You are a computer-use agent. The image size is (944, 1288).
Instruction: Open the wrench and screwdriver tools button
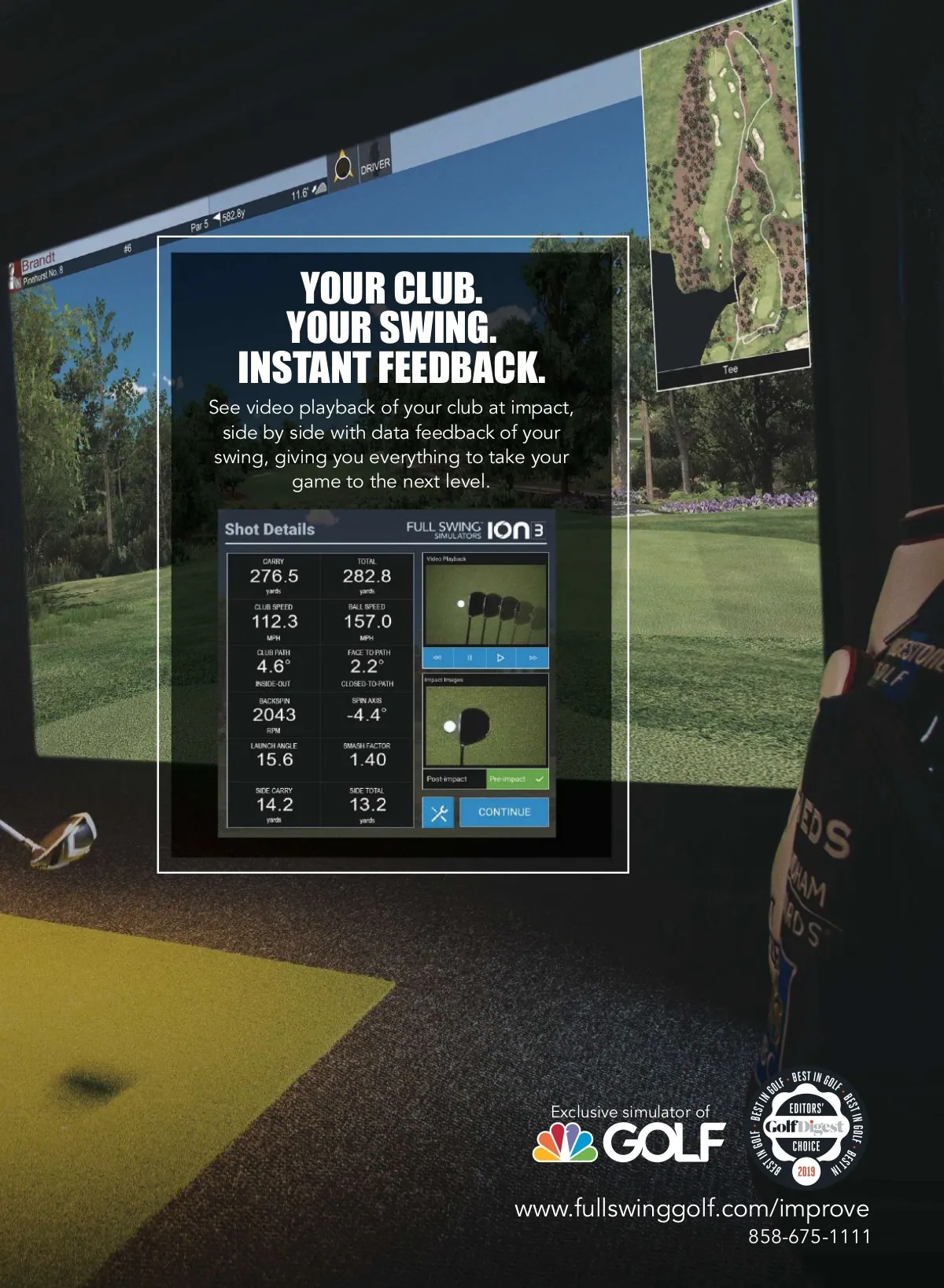point(438,812)
